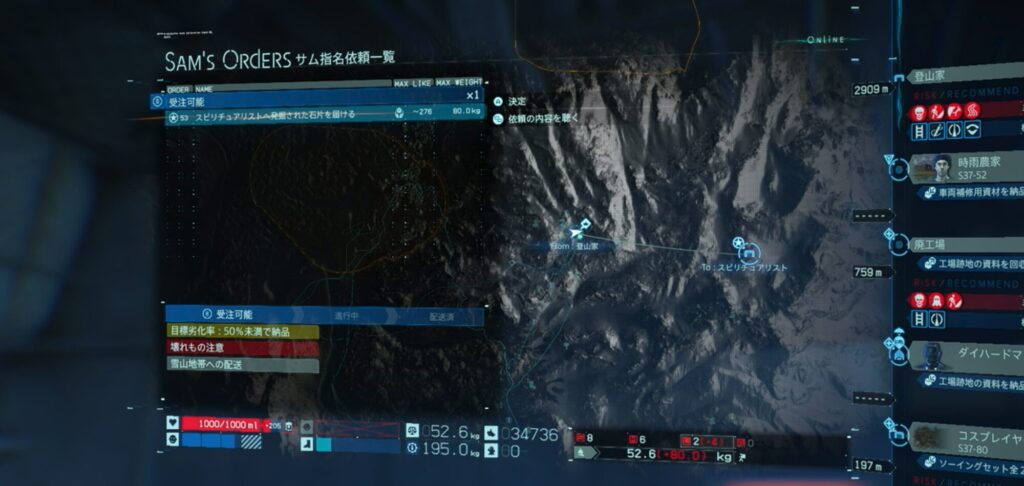This screenshot has height=486, width=1024.
Task: Click the 雪山地帯への配送 condition tag
Action: coord(242,364)
